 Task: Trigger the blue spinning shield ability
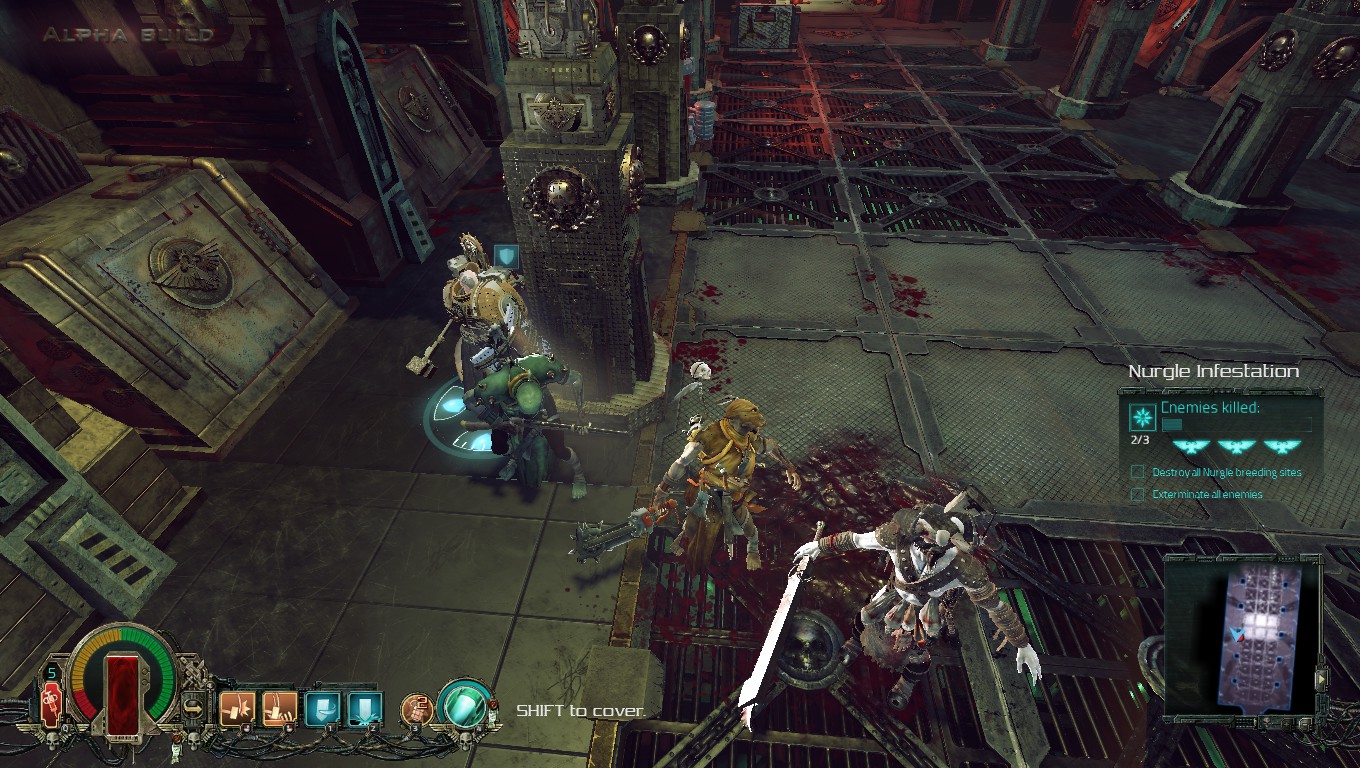tap(322, 708)
